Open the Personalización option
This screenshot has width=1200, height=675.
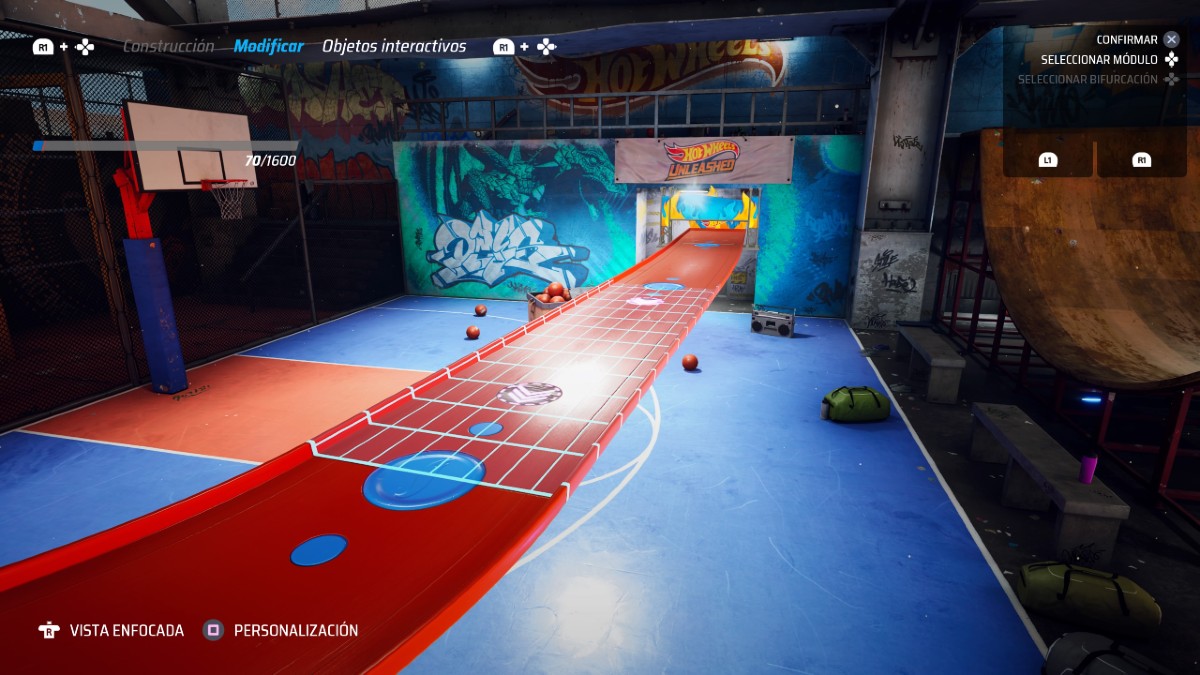pos(295,630)
